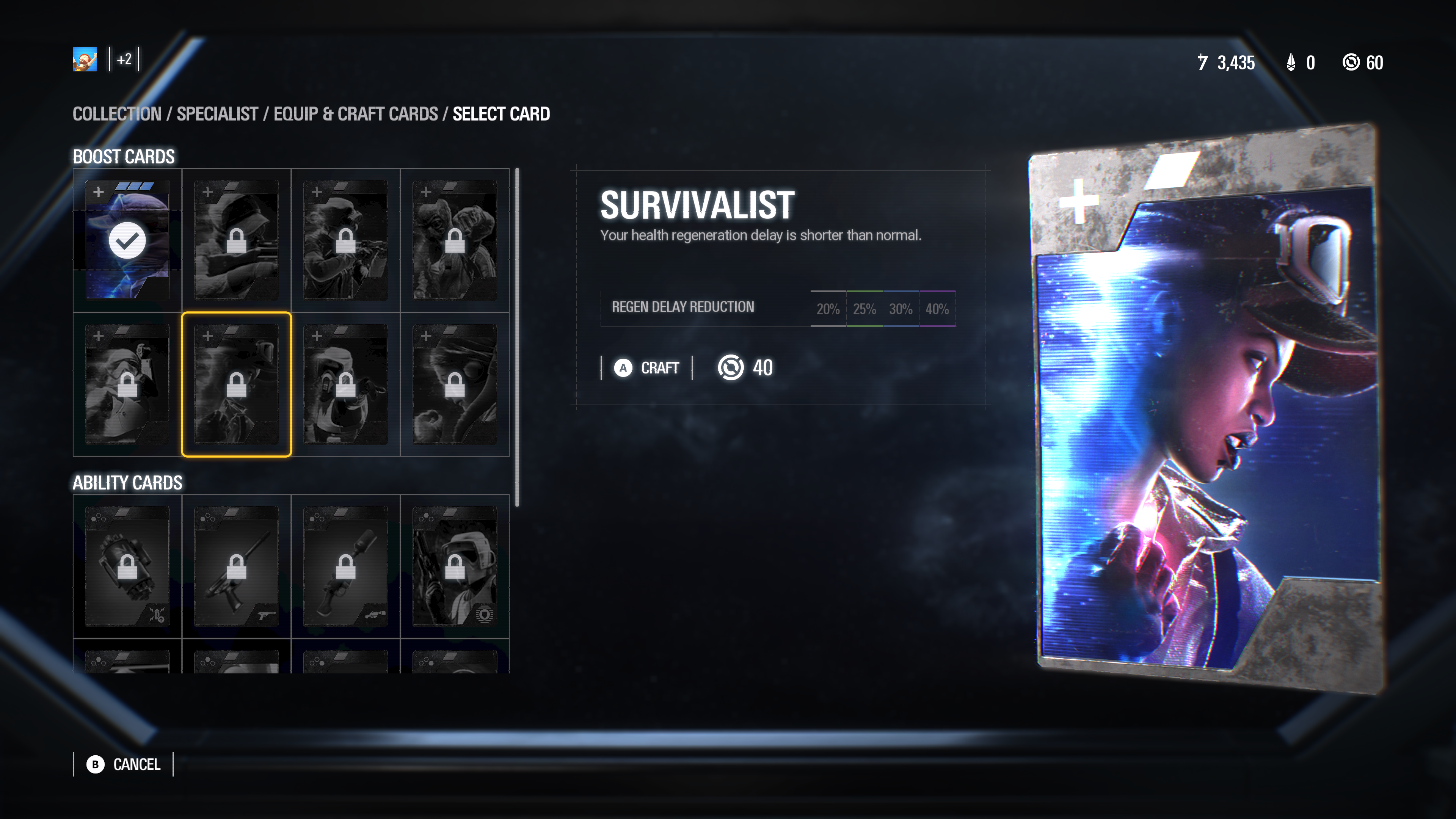This screenshot has width=1456, height=819.
Task: Return to Equip & Craft Cards
Action: (x=356, y=114)
